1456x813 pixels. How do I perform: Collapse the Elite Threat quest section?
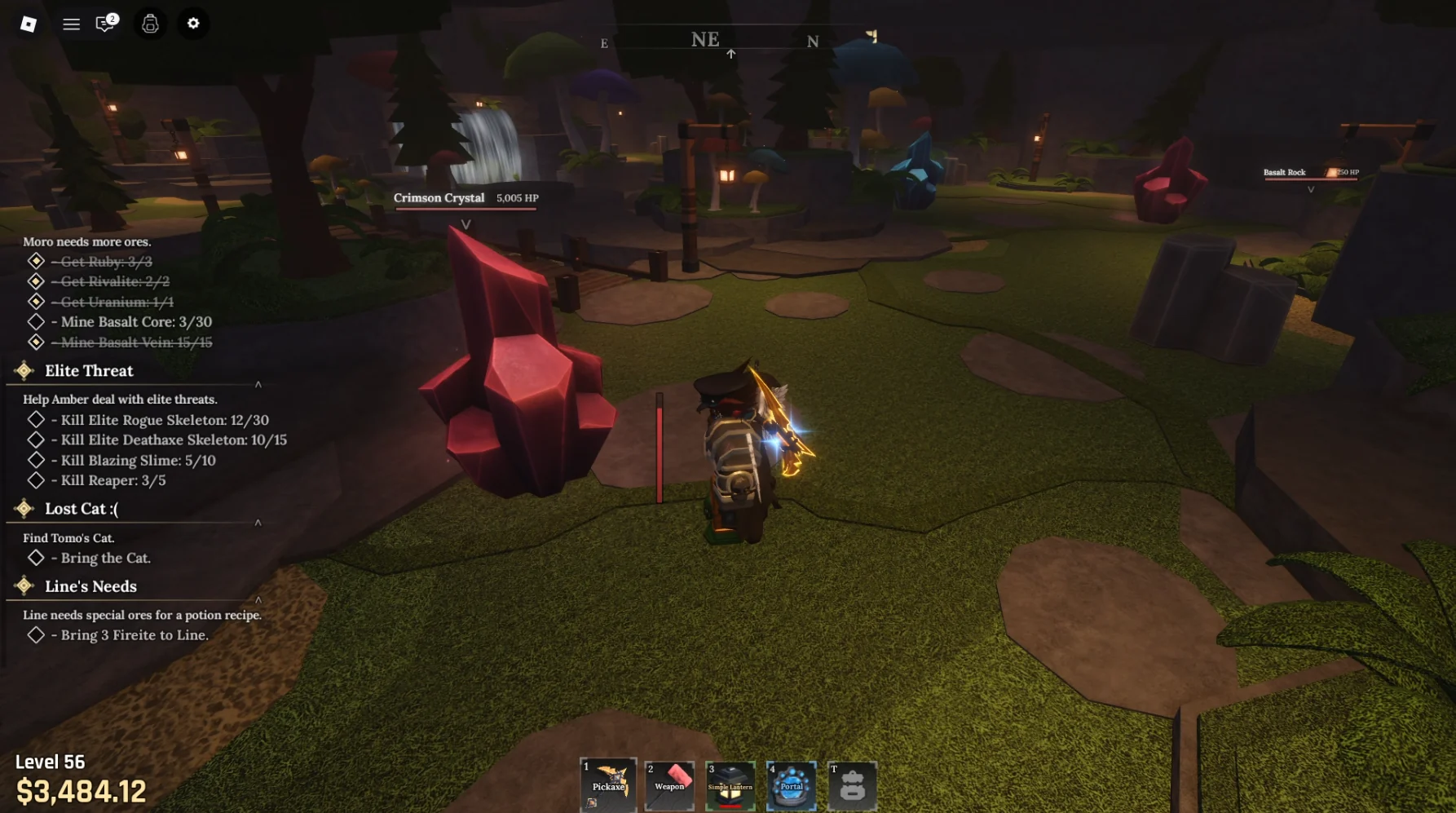[258, 385]
